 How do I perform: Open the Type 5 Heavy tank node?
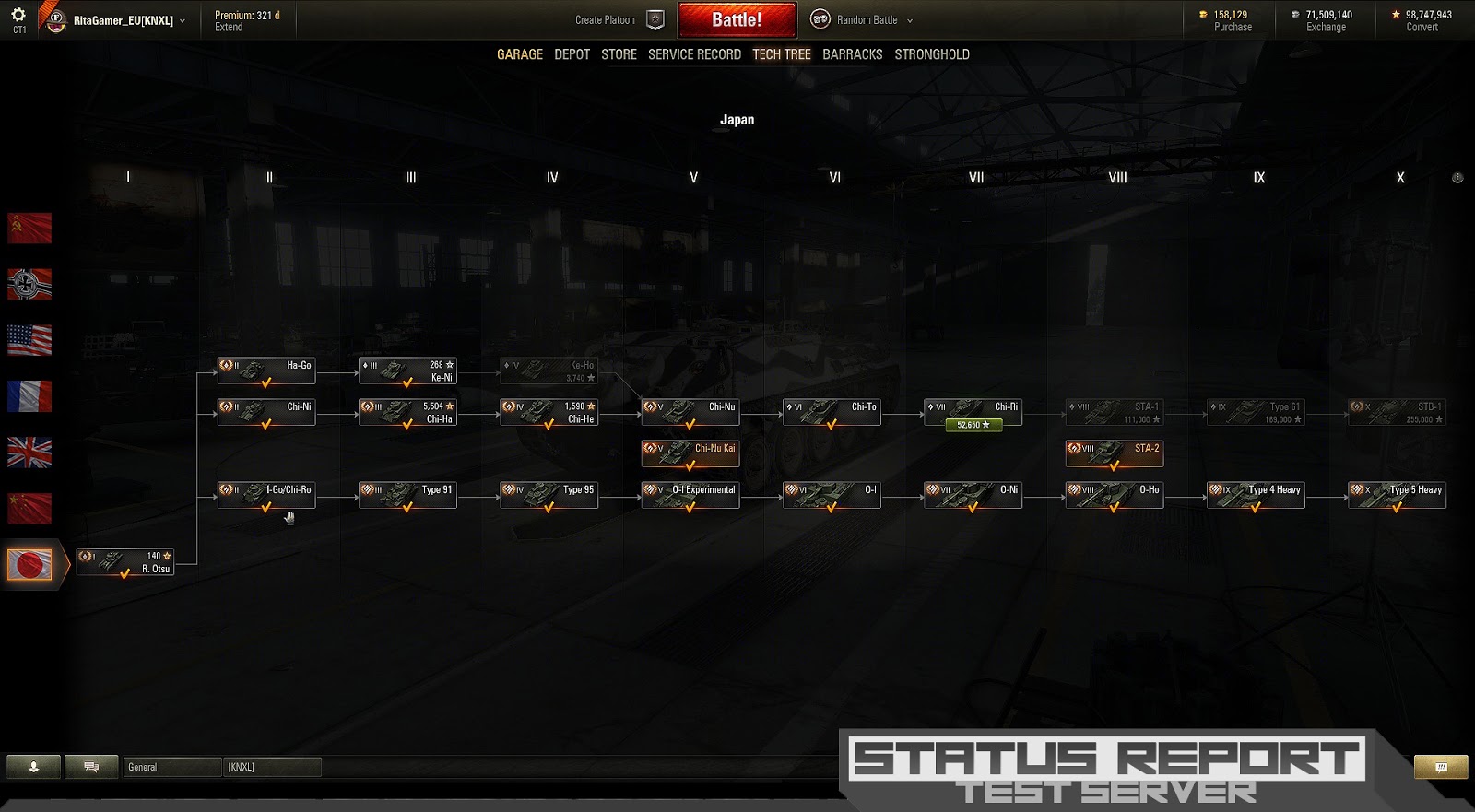click(x=1397, y=494)
